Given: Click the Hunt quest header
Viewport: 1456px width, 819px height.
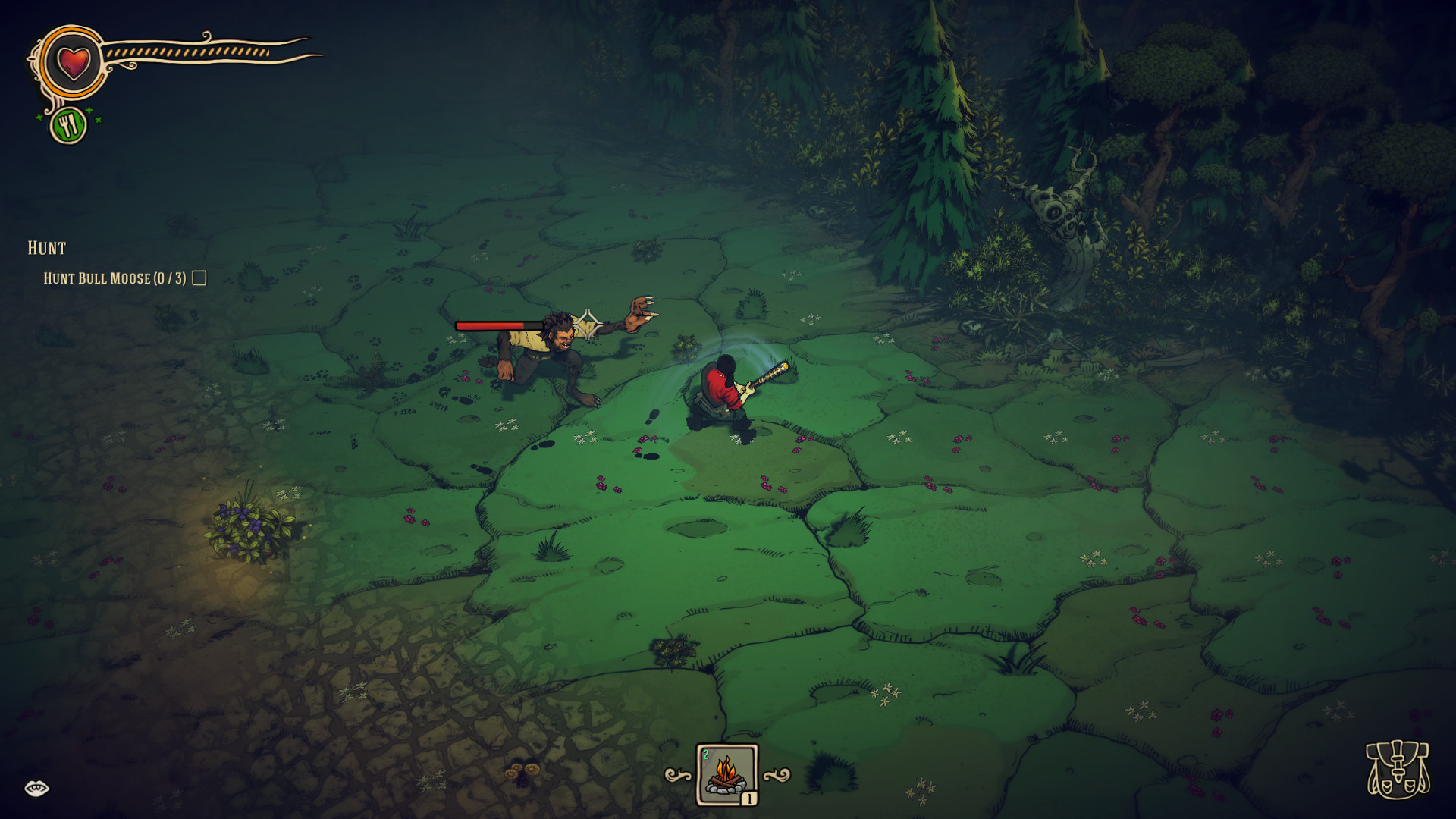Looking at the screenshot, I should 45,248.
